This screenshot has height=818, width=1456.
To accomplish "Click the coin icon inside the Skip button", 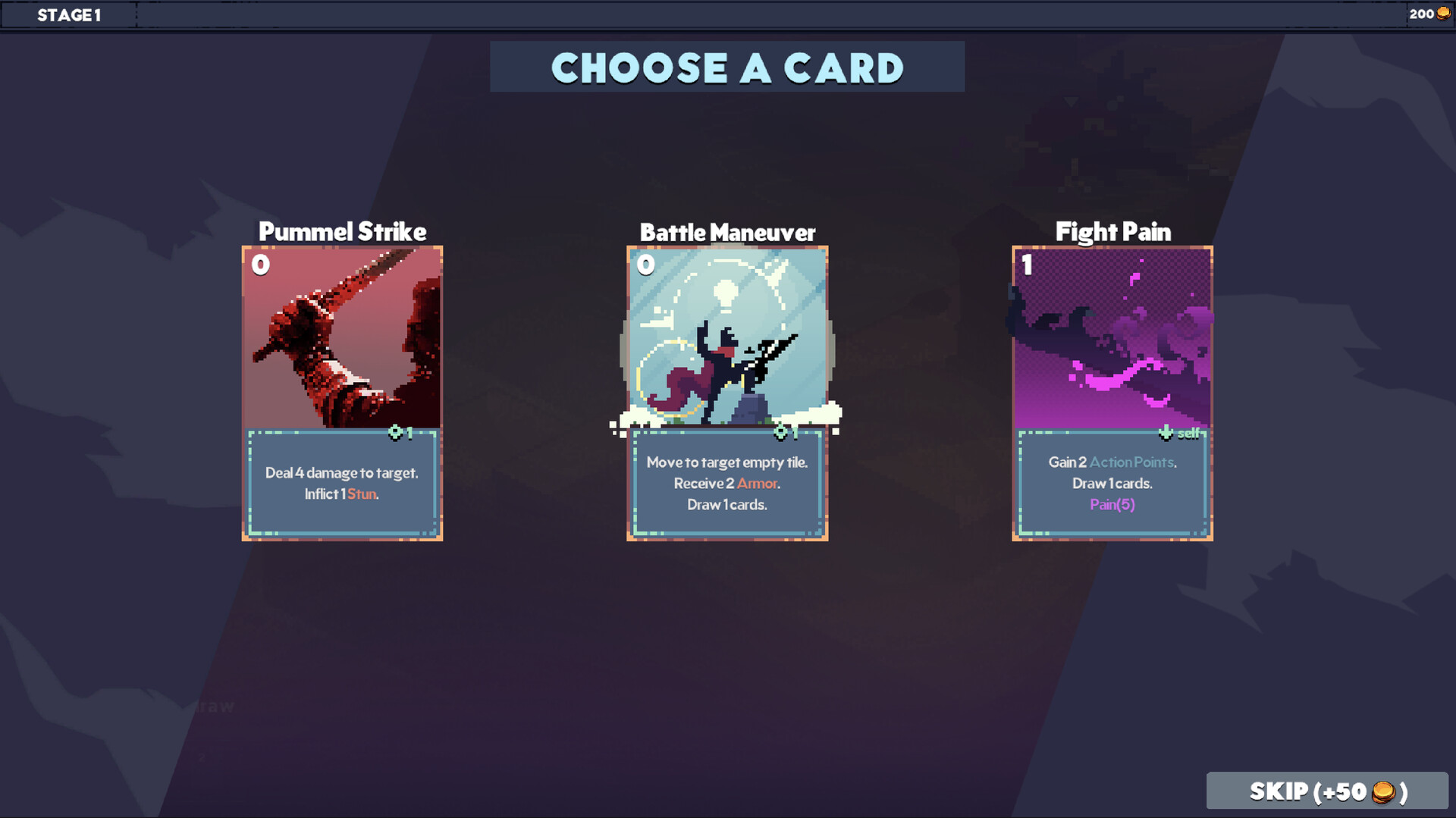I will [1385, 791].
